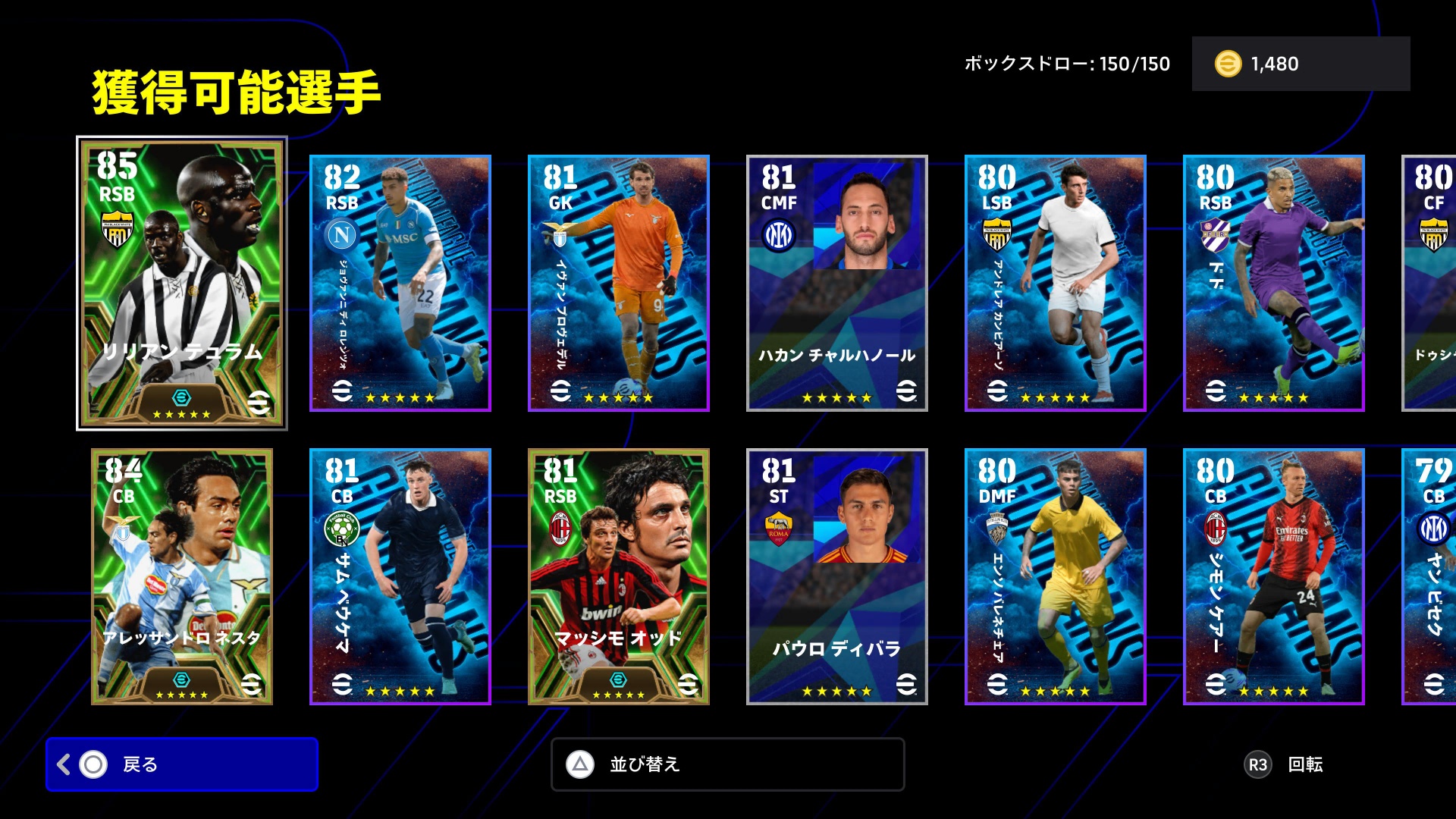The image size is (1456, 819).
Task: Select the 80 RSB purple kit card
Action: tap(1273, 283)
